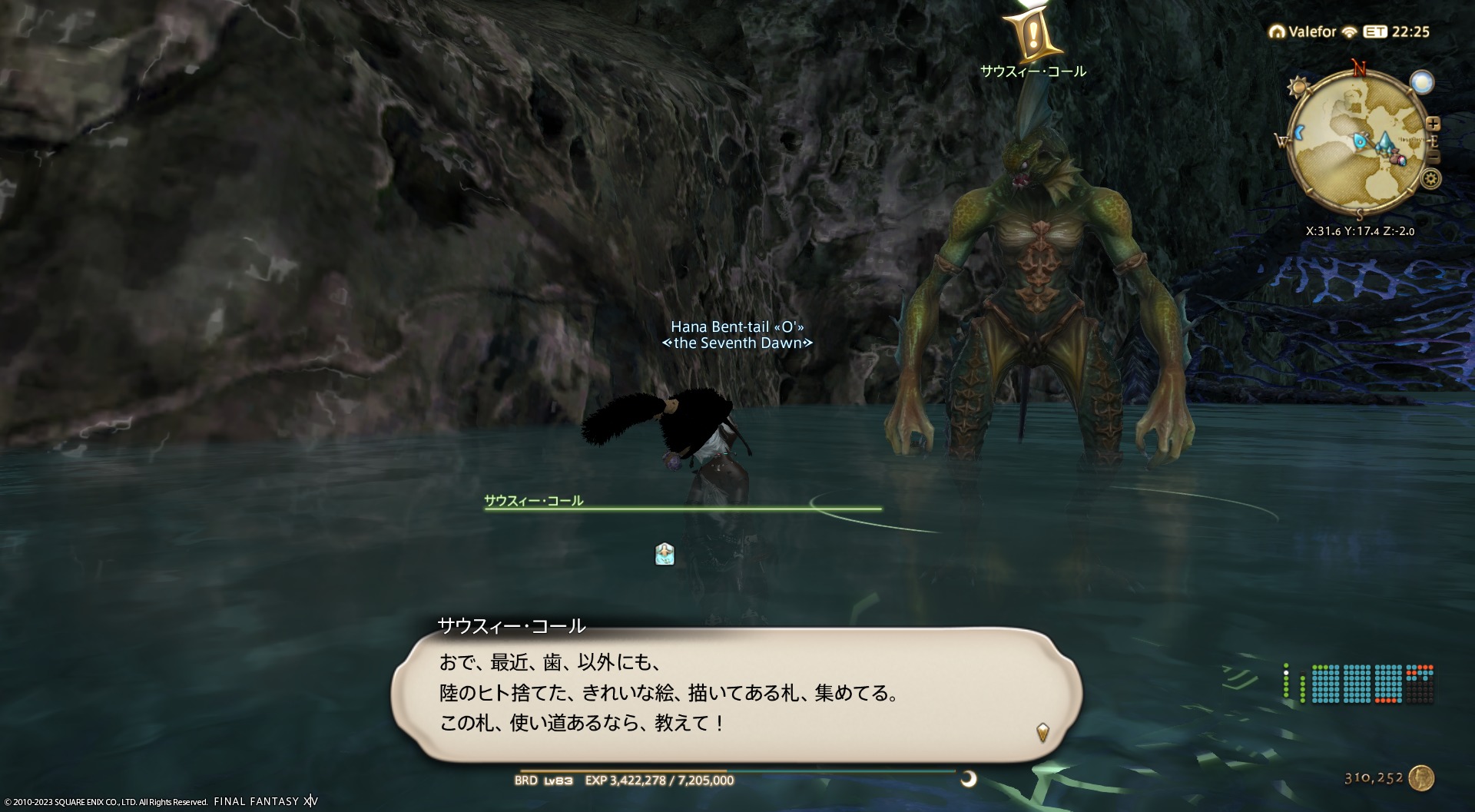Advance the dialogue using the arrow indicator
The height and width of the screenshot is (812, 1475).
[1042, 731]
